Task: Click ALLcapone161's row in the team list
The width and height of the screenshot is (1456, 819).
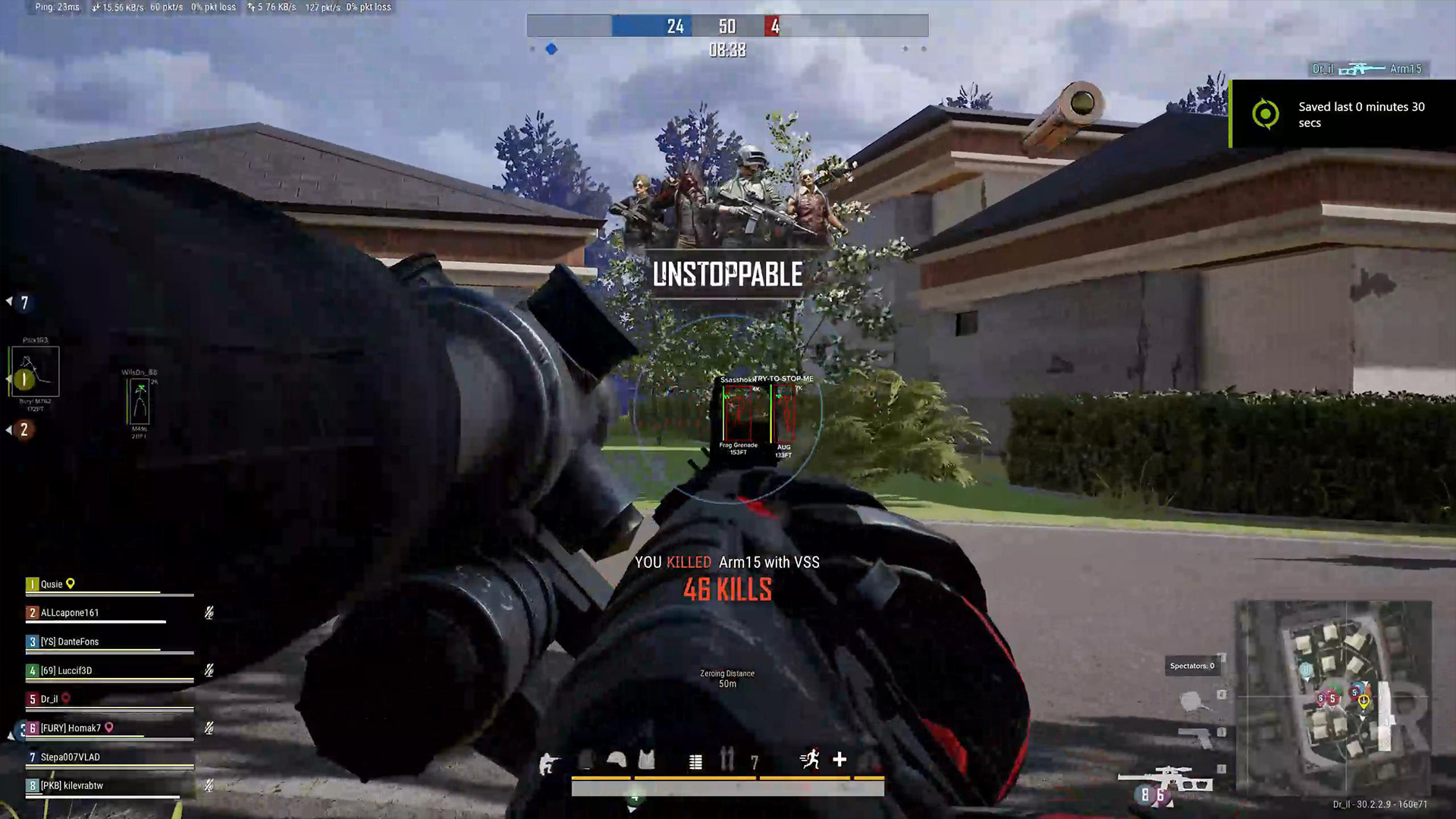Action: point(70,613)
